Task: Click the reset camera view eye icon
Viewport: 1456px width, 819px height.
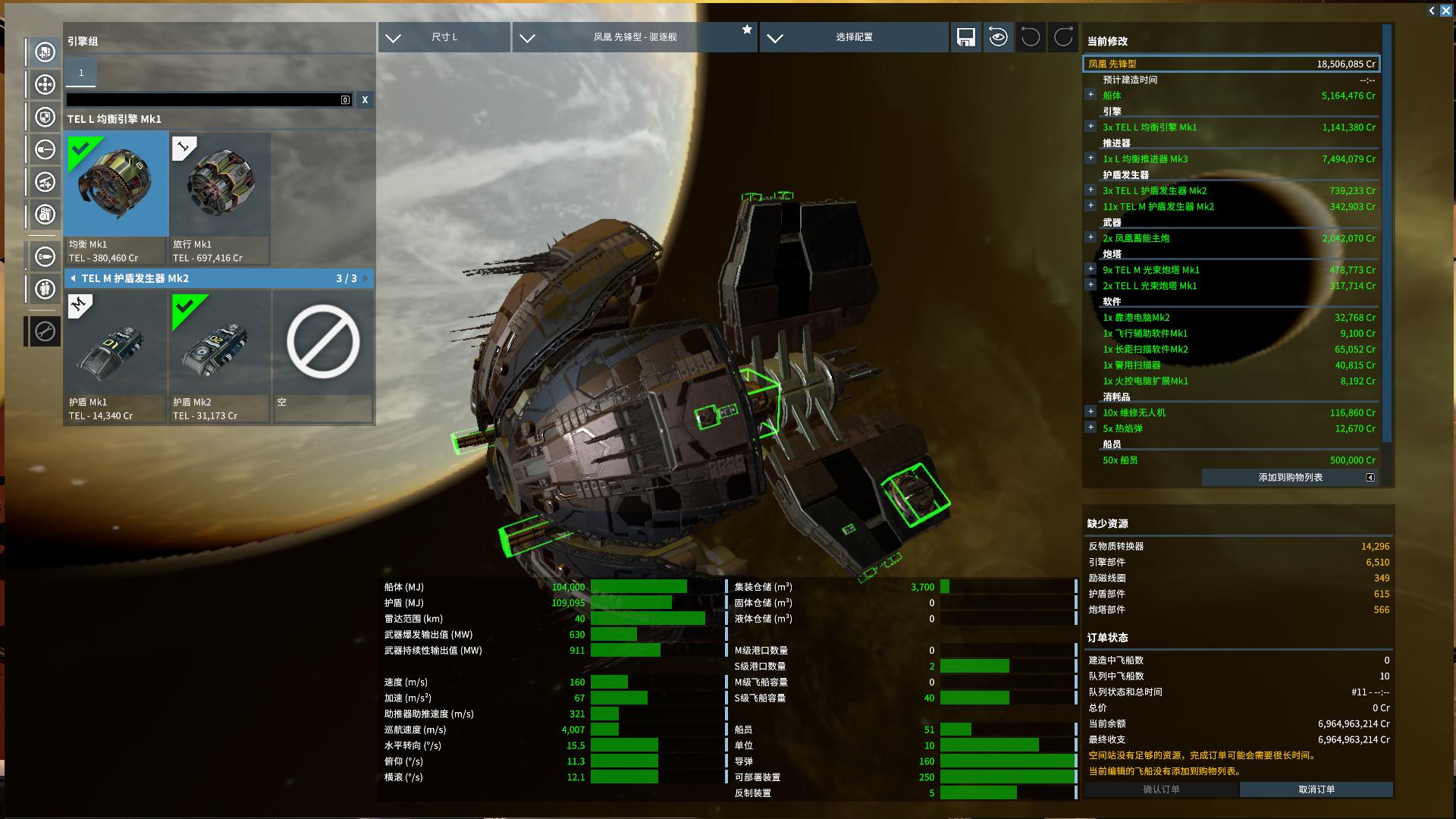Action: click(x=998, y=37)
